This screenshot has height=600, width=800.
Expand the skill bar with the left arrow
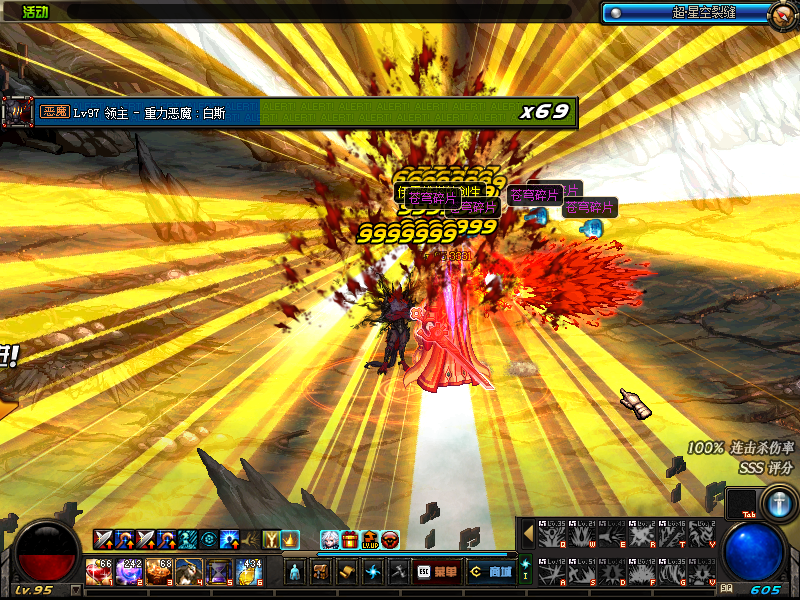click(528, 533)
